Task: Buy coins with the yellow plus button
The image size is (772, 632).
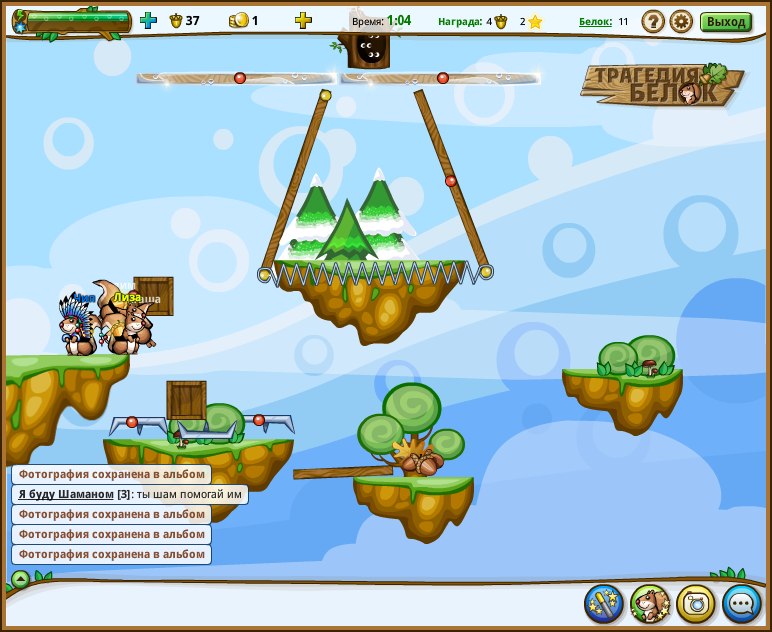Action: 303,20
